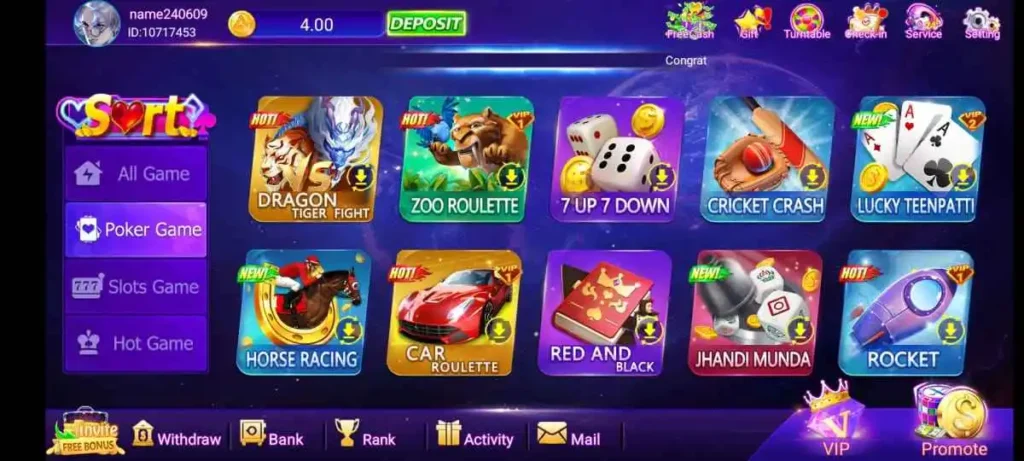The height and width of the screenshot is (461, 1024).
Task: Launch Dragon Tiger Fight game
Action: (315, 159)
